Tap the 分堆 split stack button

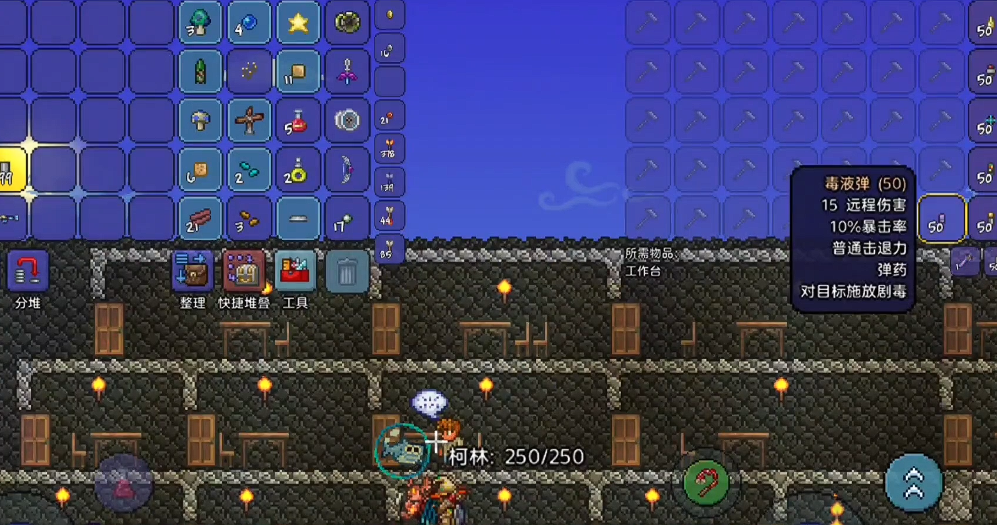pyautogui.click(x=28, y=270)
